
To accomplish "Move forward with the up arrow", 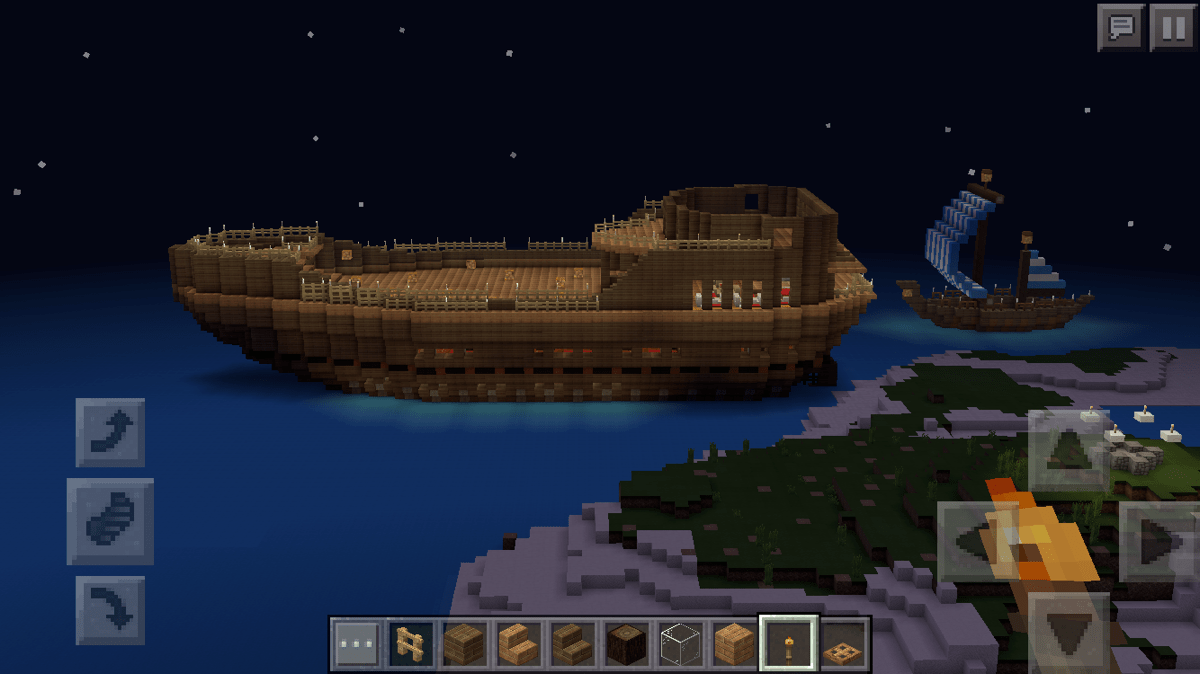I will click(x=1068, y=450).
